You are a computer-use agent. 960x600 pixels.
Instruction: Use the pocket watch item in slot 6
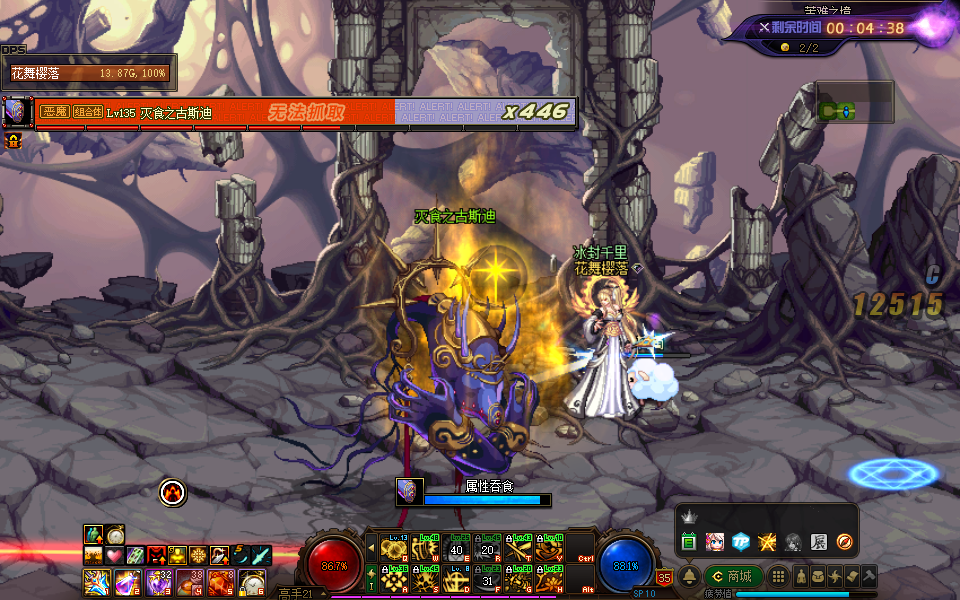pyautogui.click(x=253, y=581)
